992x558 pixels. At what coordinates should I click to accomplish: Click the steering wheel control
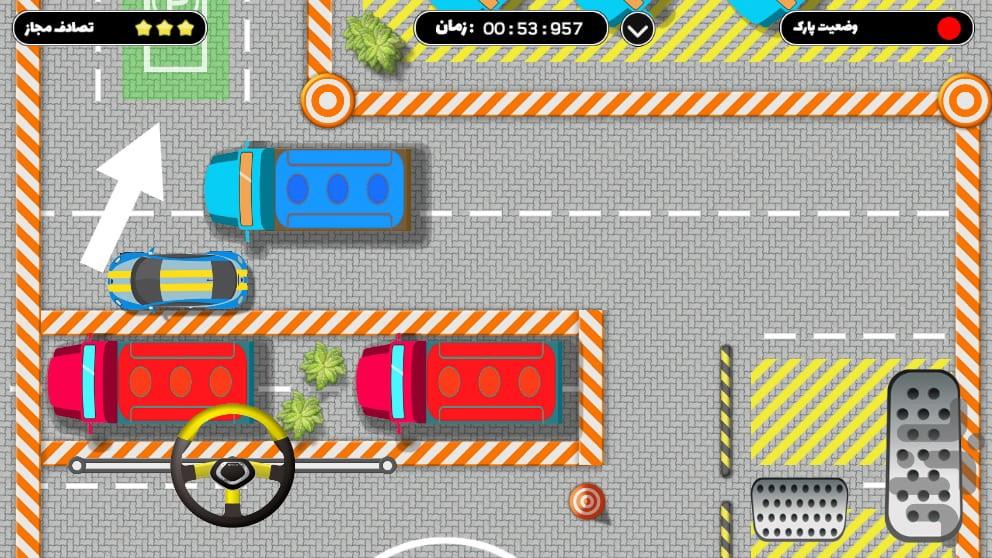232,465
